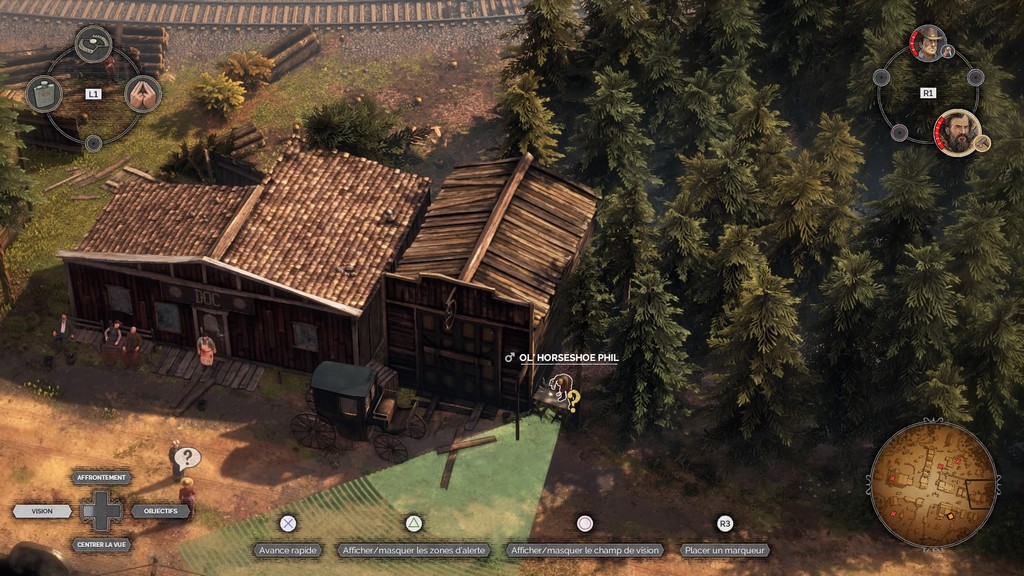Choose the Affrontement mode label
This screenshot has height=576, width=1024.
click(101, 477)
